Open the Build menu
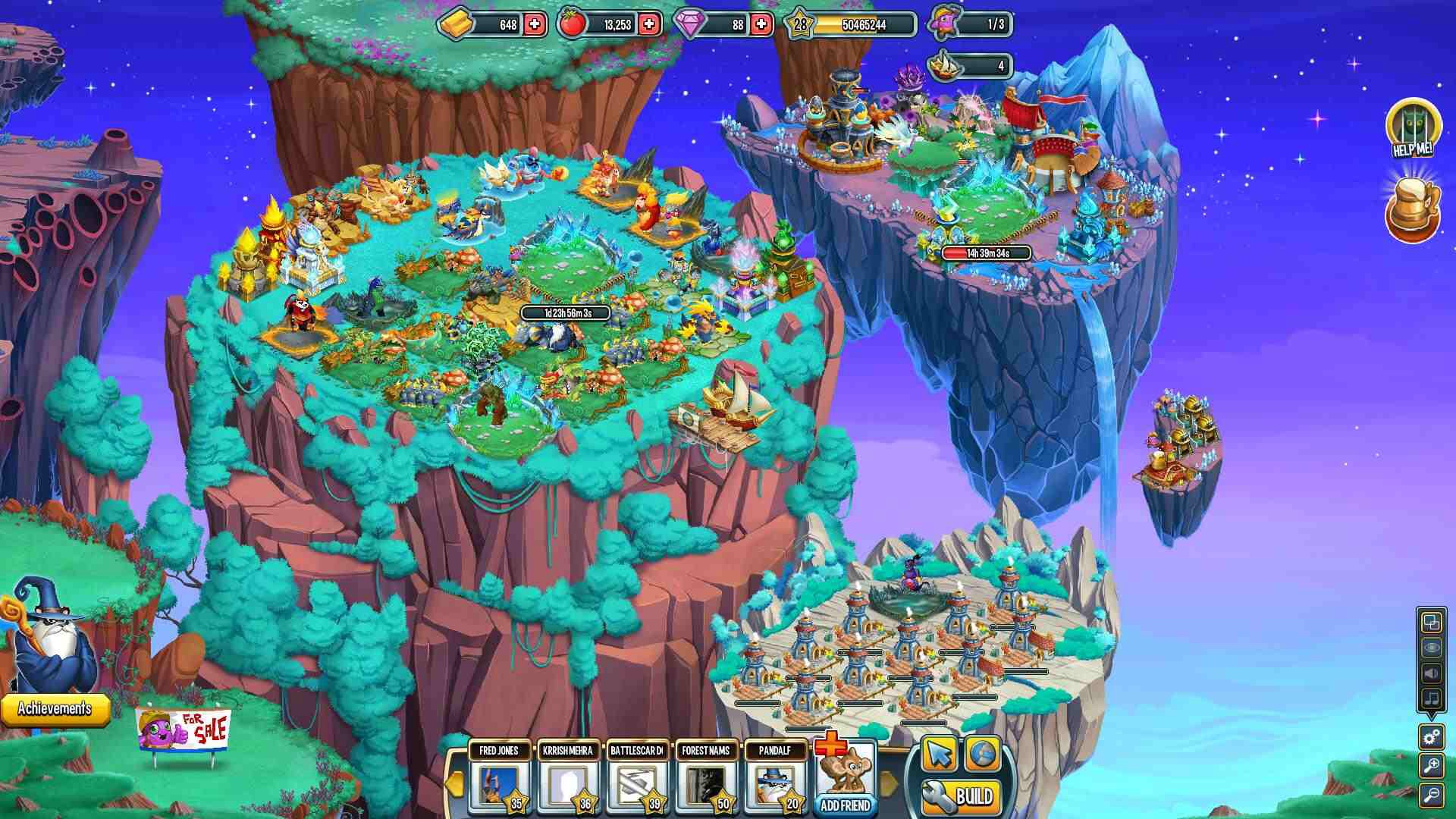 pyautogui.click(x=962, y=796)
